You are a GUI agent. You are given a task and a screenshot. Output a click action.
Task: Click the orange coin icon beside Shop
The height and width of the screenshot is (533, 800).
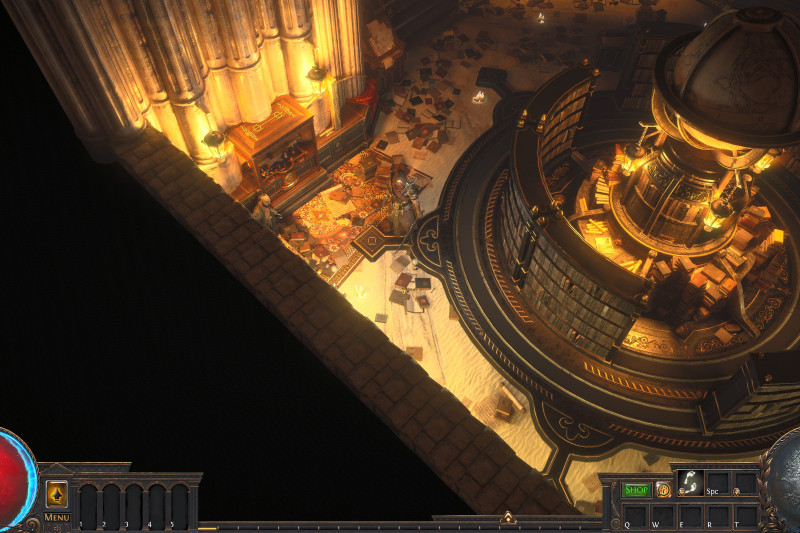tap(662, 490)
